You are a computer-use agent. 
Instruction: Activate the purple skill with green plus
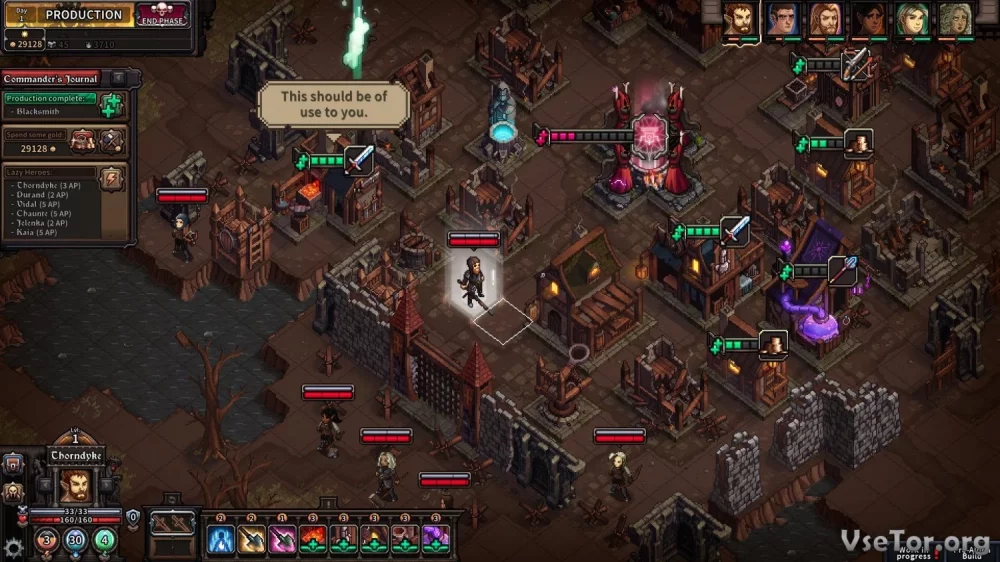coord(436,540)
